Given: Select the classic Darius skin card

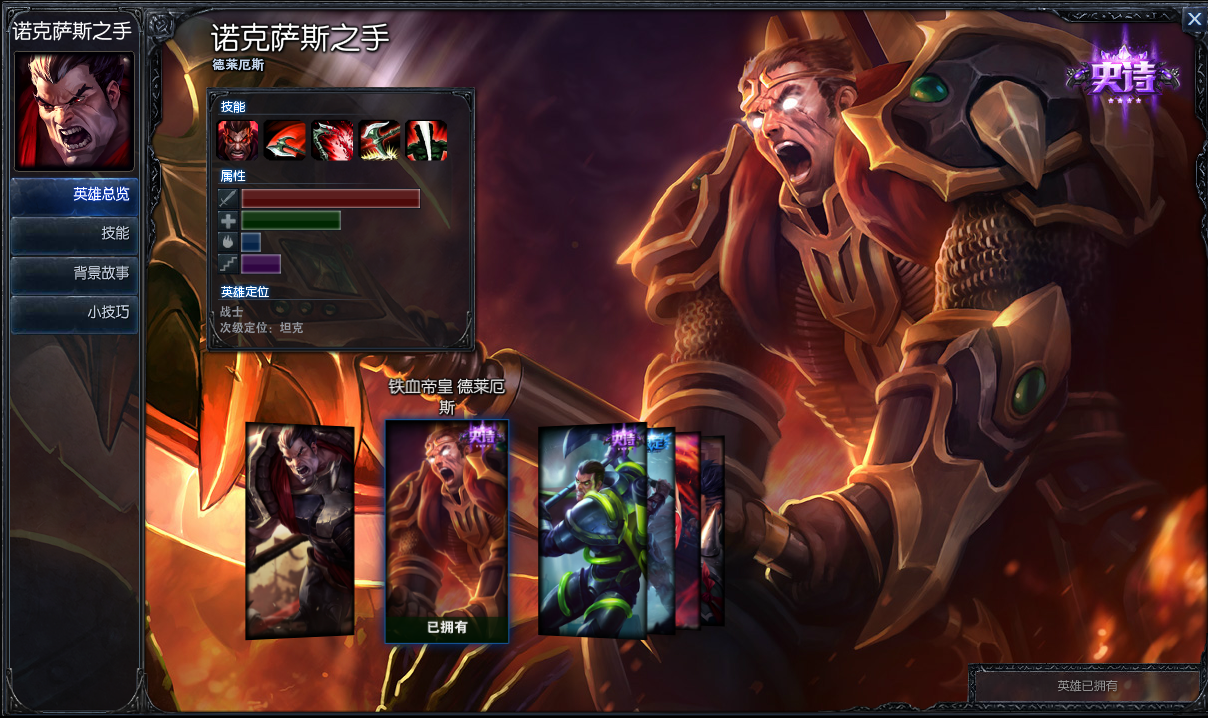Looking at the screenshot, I should click(x=299, y=530).
